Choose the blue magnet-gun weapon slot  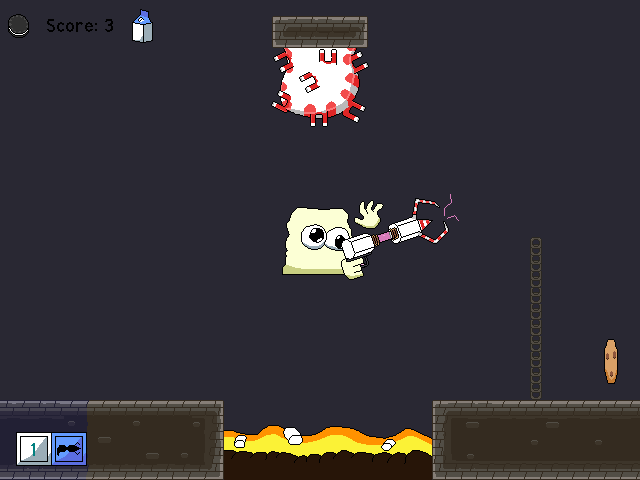pyautogui.click(x=69, y=449)
